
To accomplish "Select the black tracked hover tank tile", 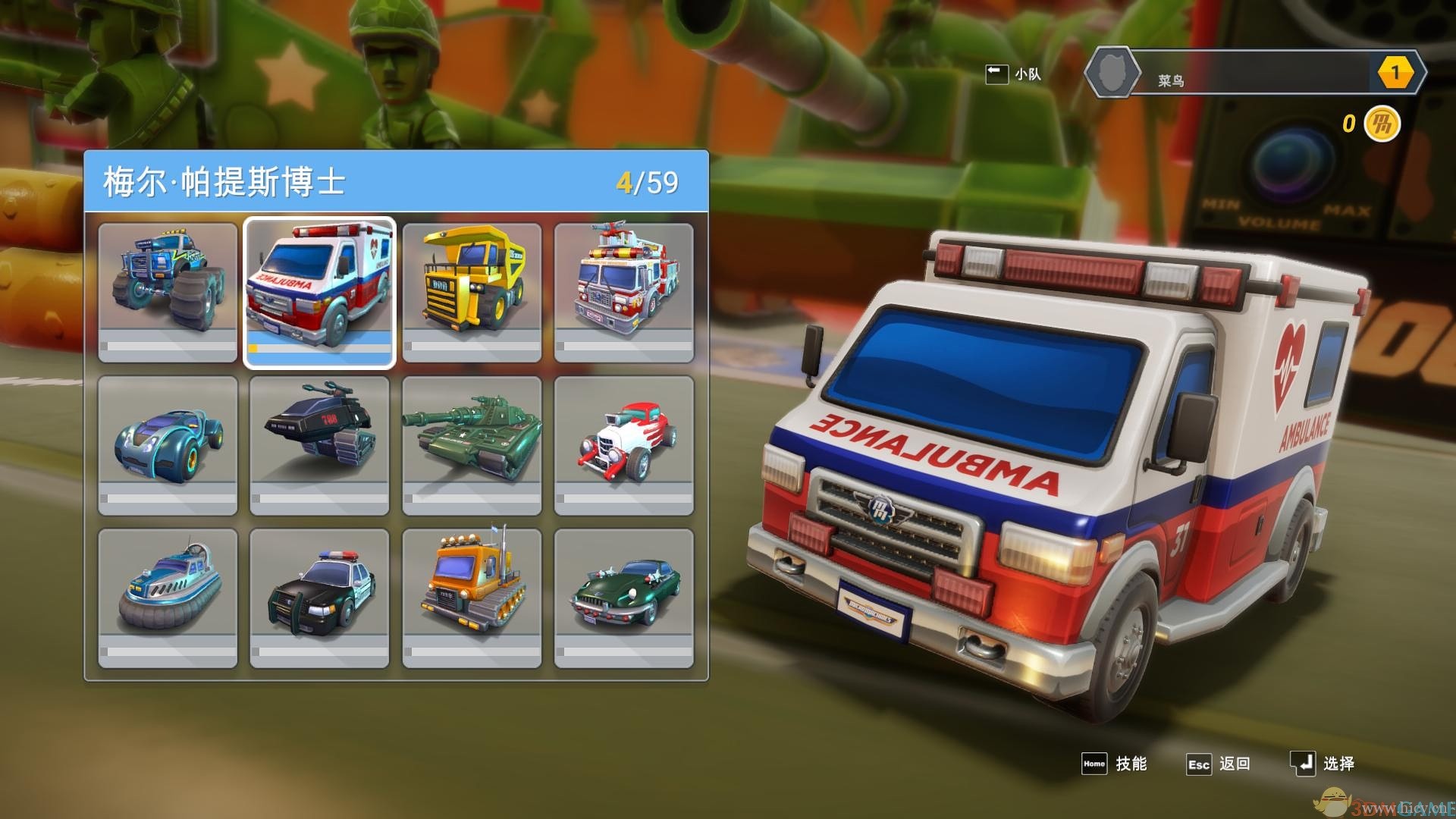I will click(x=319, y=445).
